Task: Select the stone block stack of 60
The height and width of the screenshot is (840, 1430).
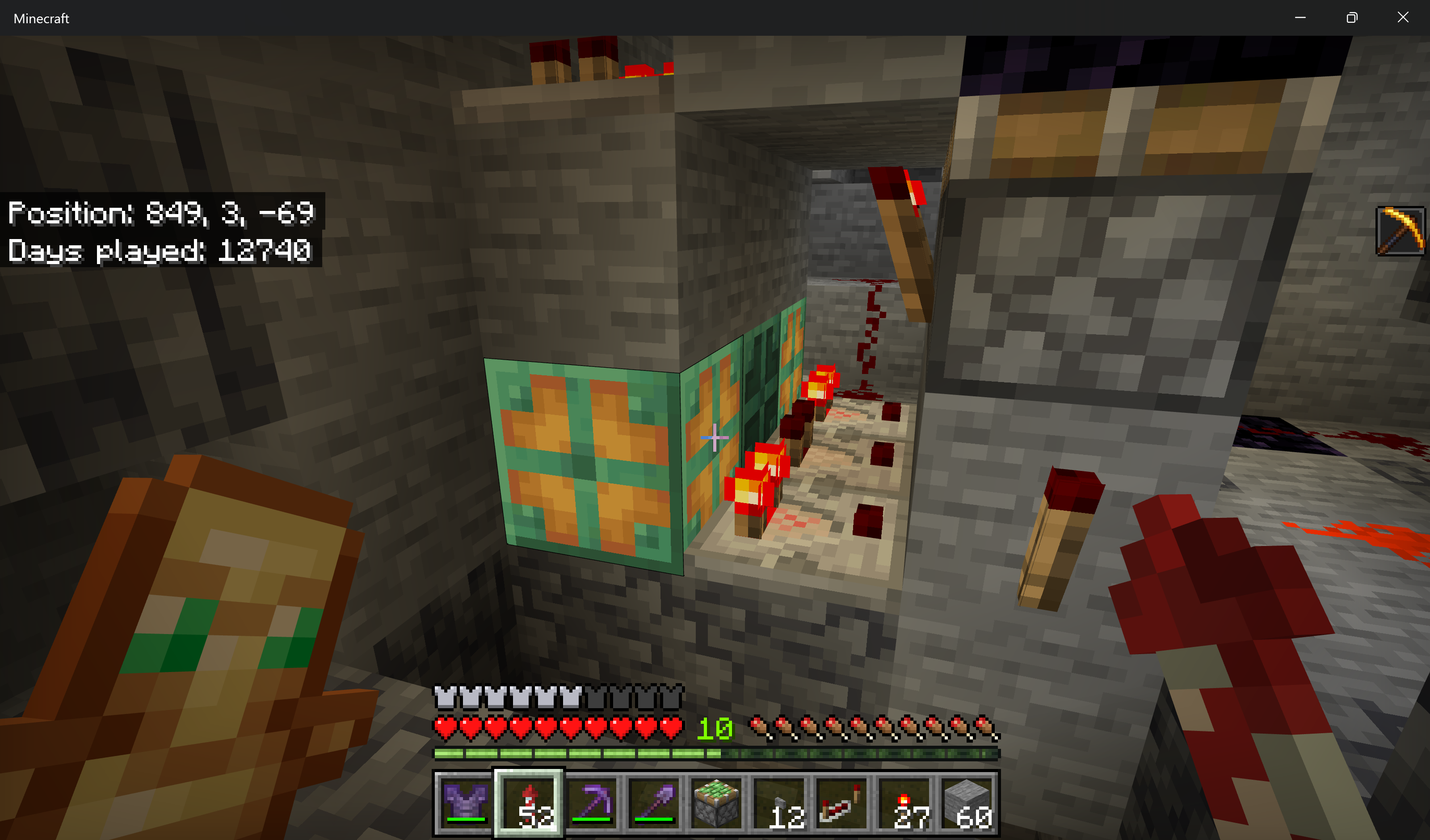Action: coord(968,803)
